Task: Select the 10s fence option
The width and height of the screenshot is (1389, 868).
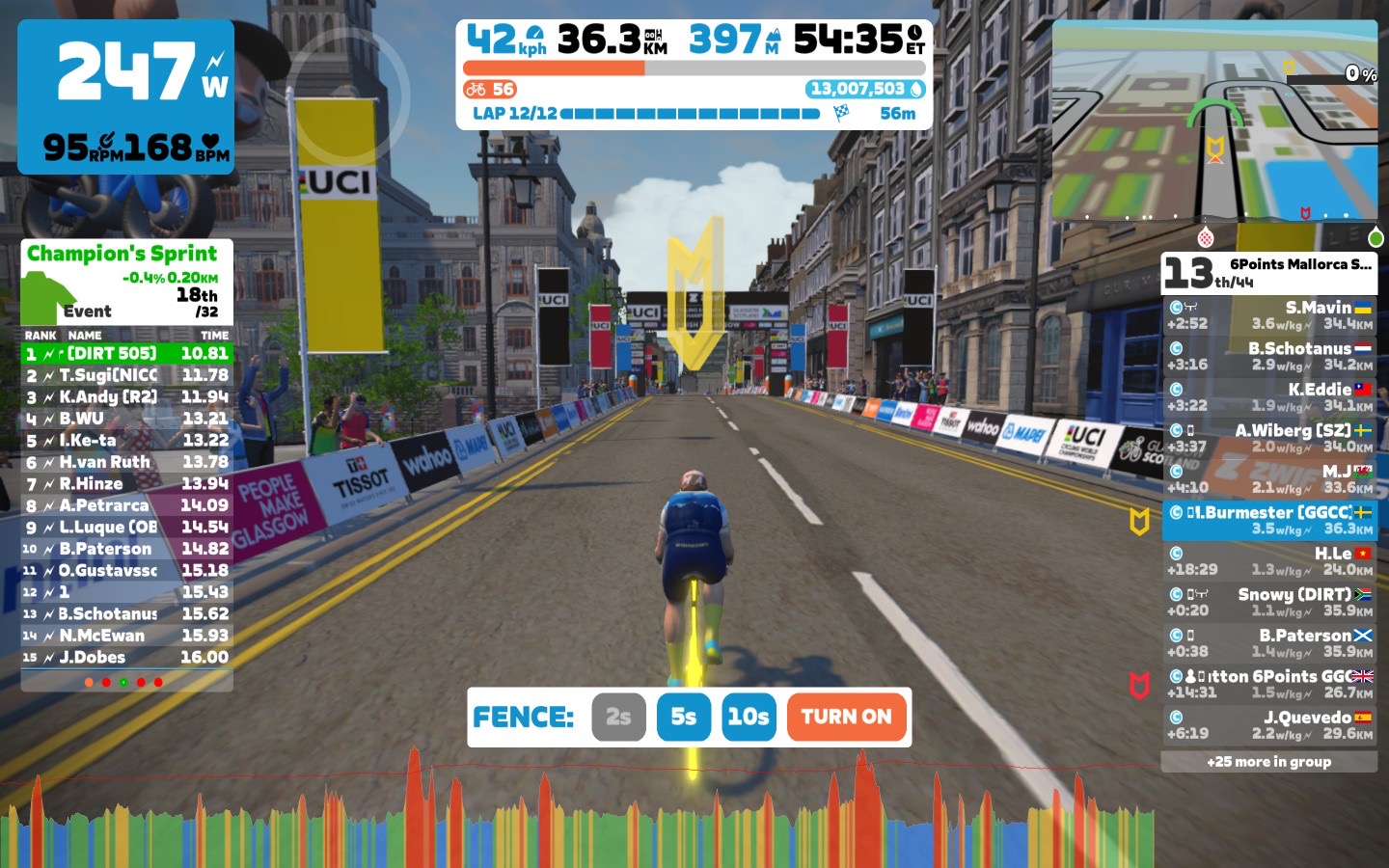Action: (x=749, y=717)
